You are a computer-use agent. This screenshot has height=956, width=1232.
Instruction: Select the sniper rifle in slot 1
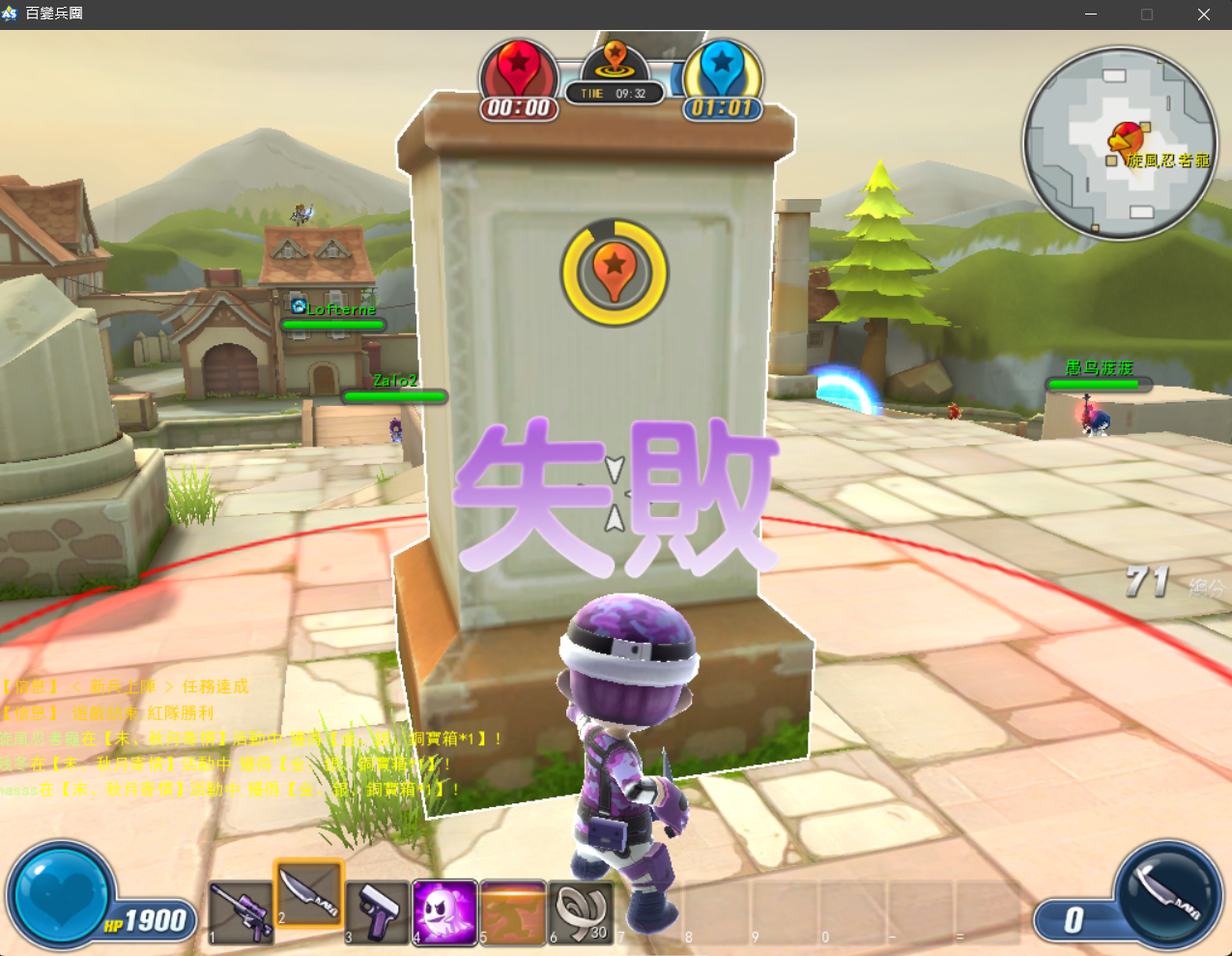click(x=242, y=912)
